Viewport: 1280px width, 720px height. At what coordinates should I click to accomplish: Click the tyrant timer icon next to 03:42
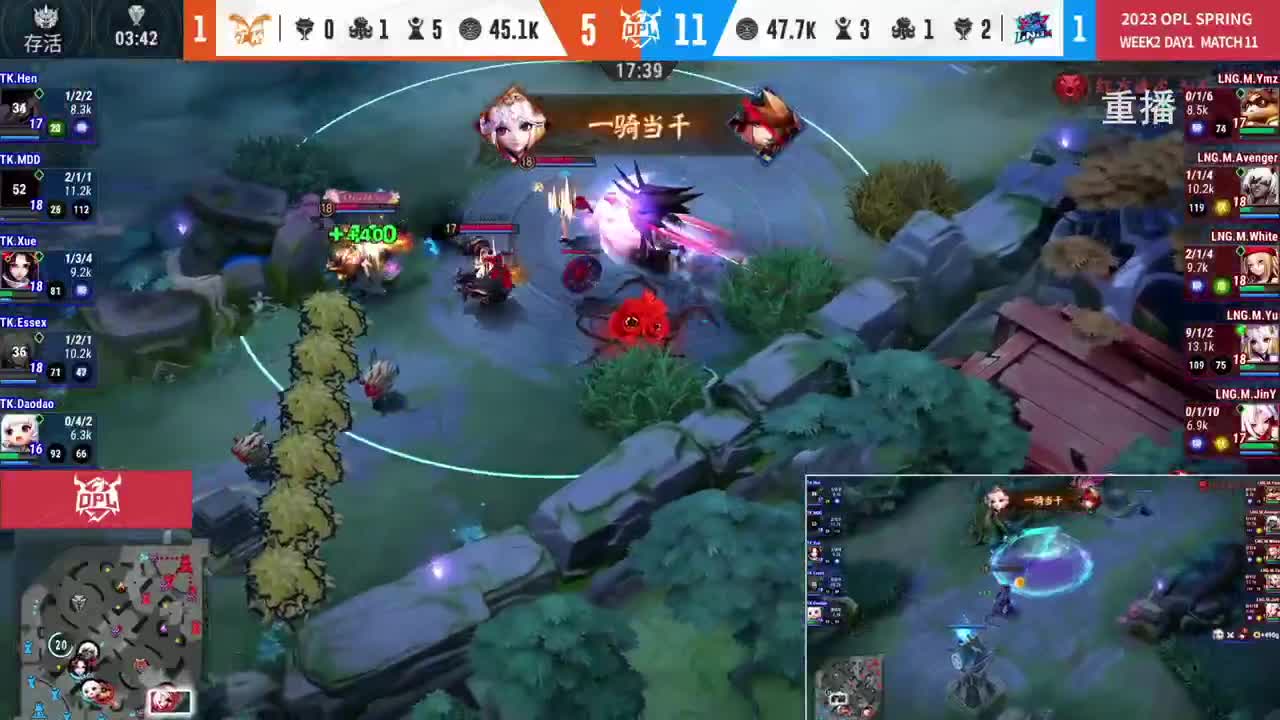[x=136, y=14]
